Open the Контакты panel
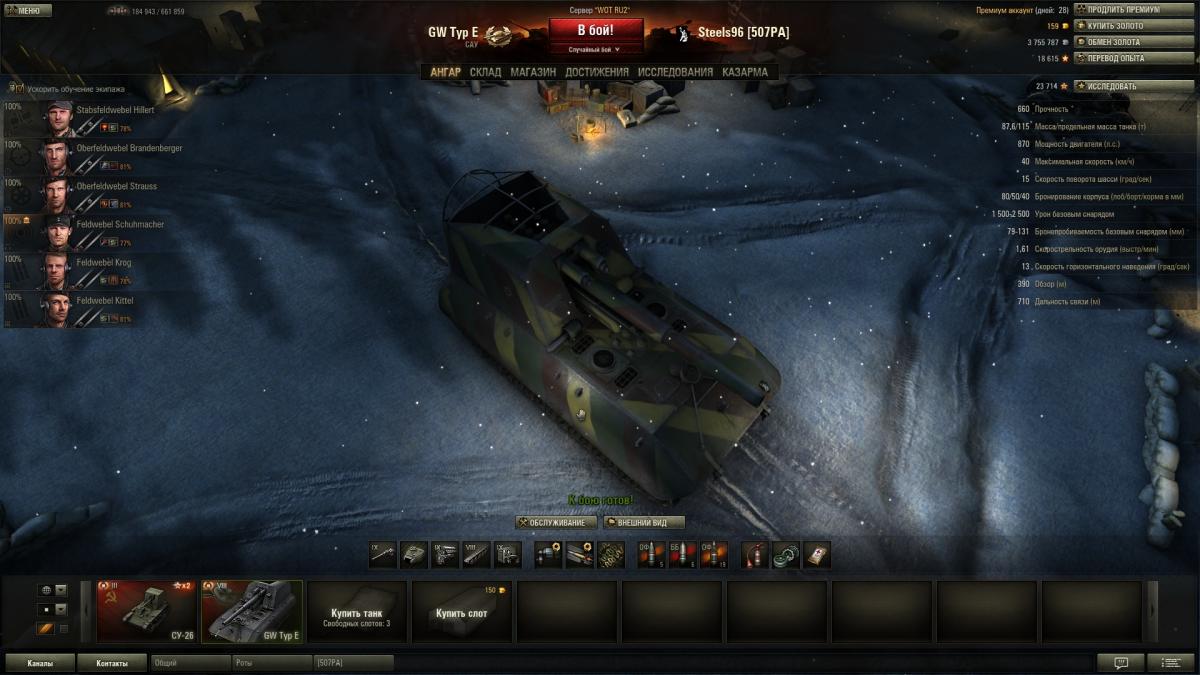The width and height of the screenshot is (1200, 675). [112, 663]
